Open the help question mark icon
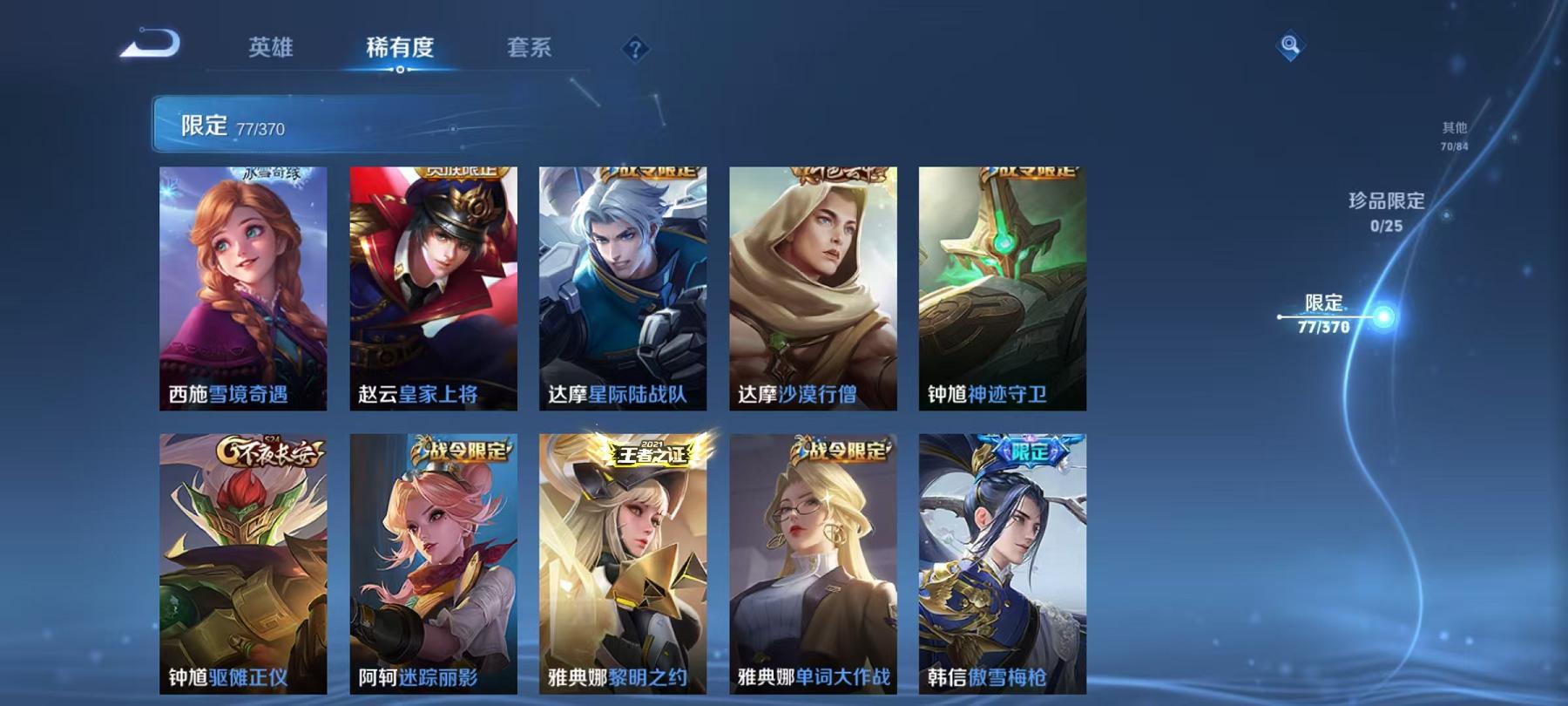 click(x=637, y=50)
